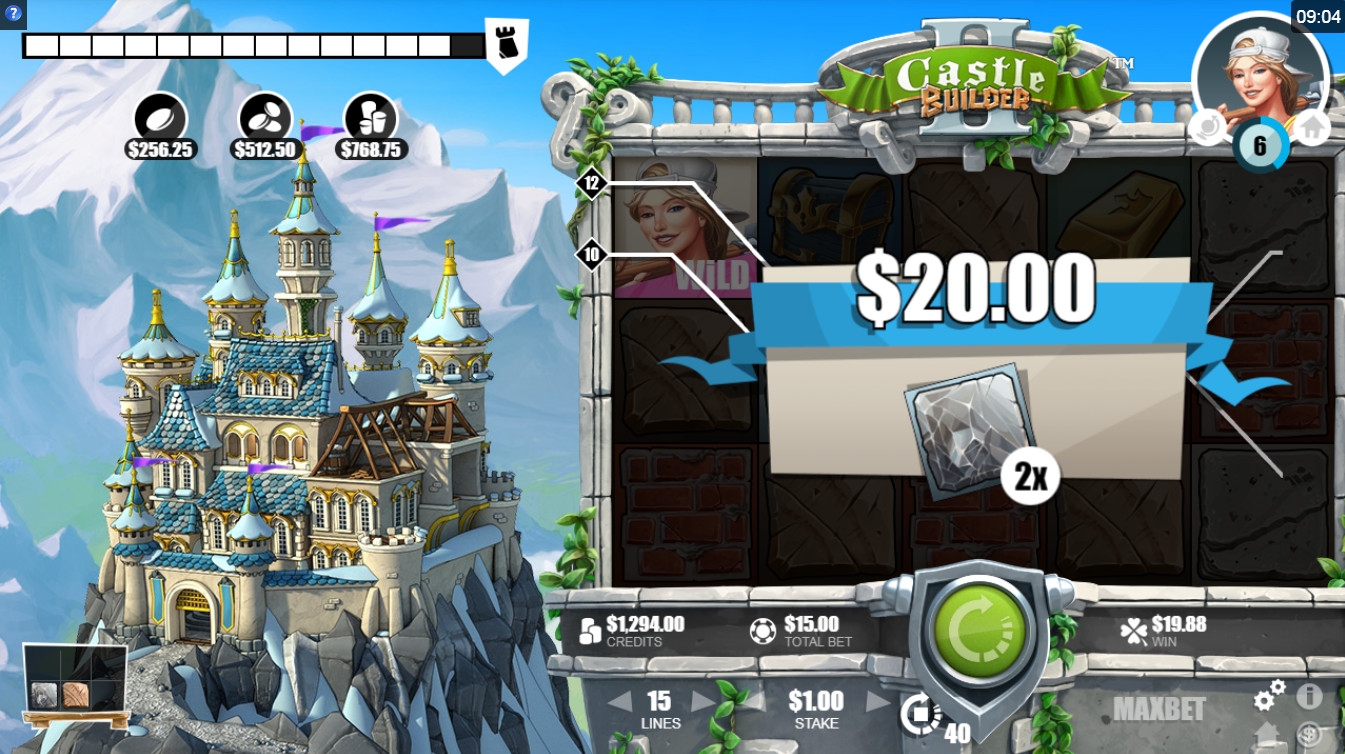Decrease the number of lines

620,701
